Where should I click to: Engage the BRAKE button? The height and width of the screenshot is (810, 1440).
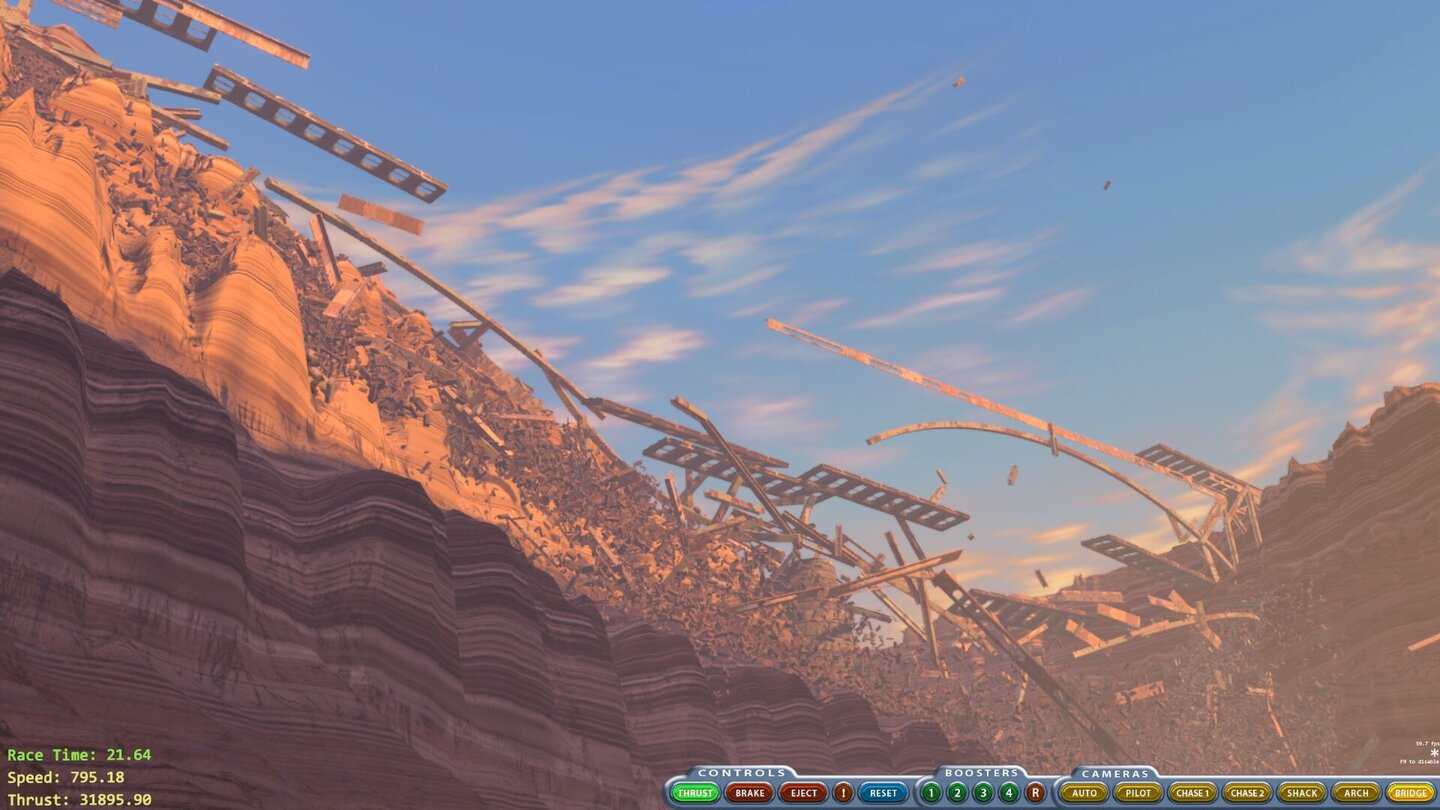coord(750,793)
